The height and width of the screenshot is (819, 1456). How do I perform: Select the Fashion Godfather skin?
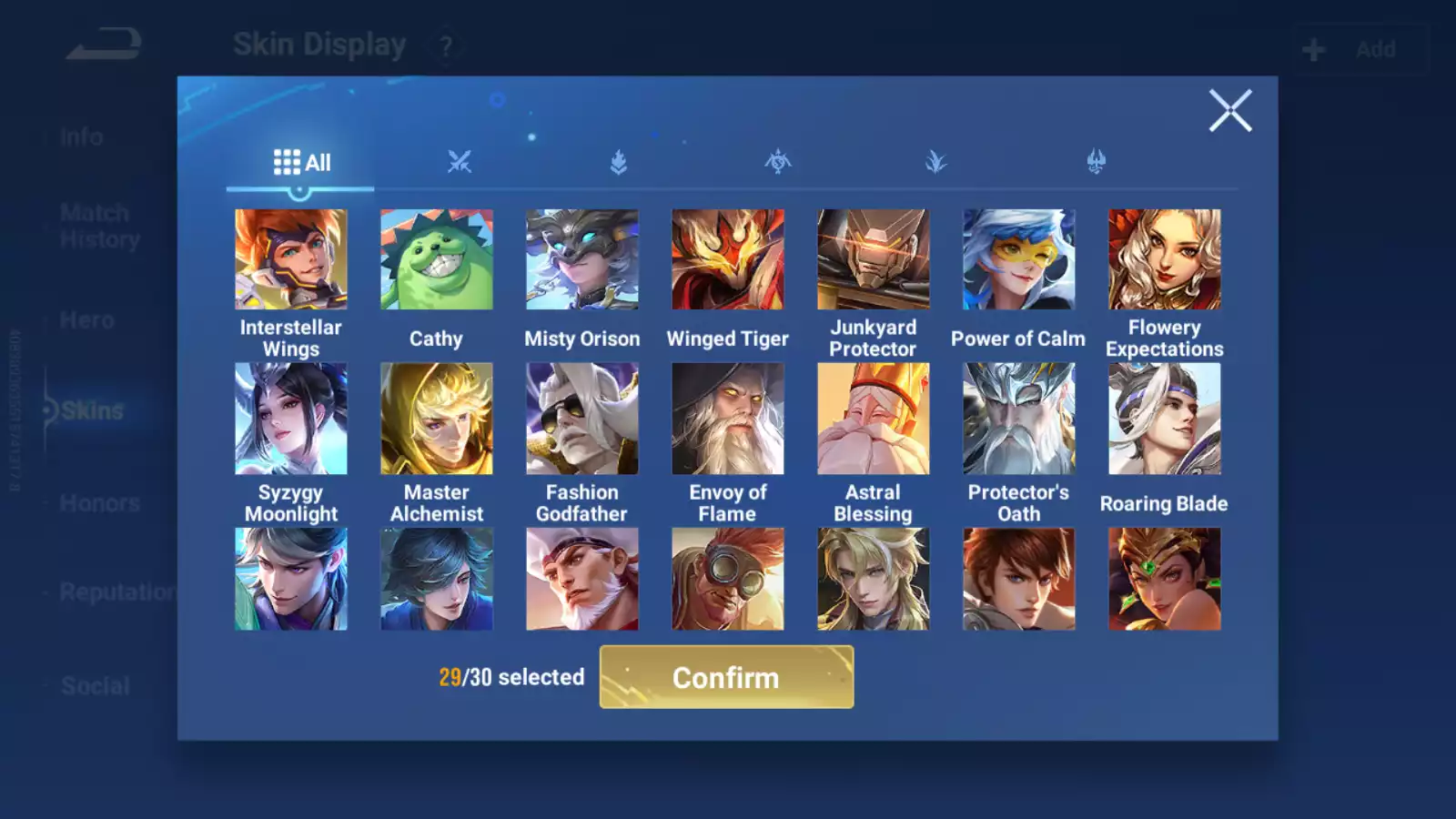[582, 419]
